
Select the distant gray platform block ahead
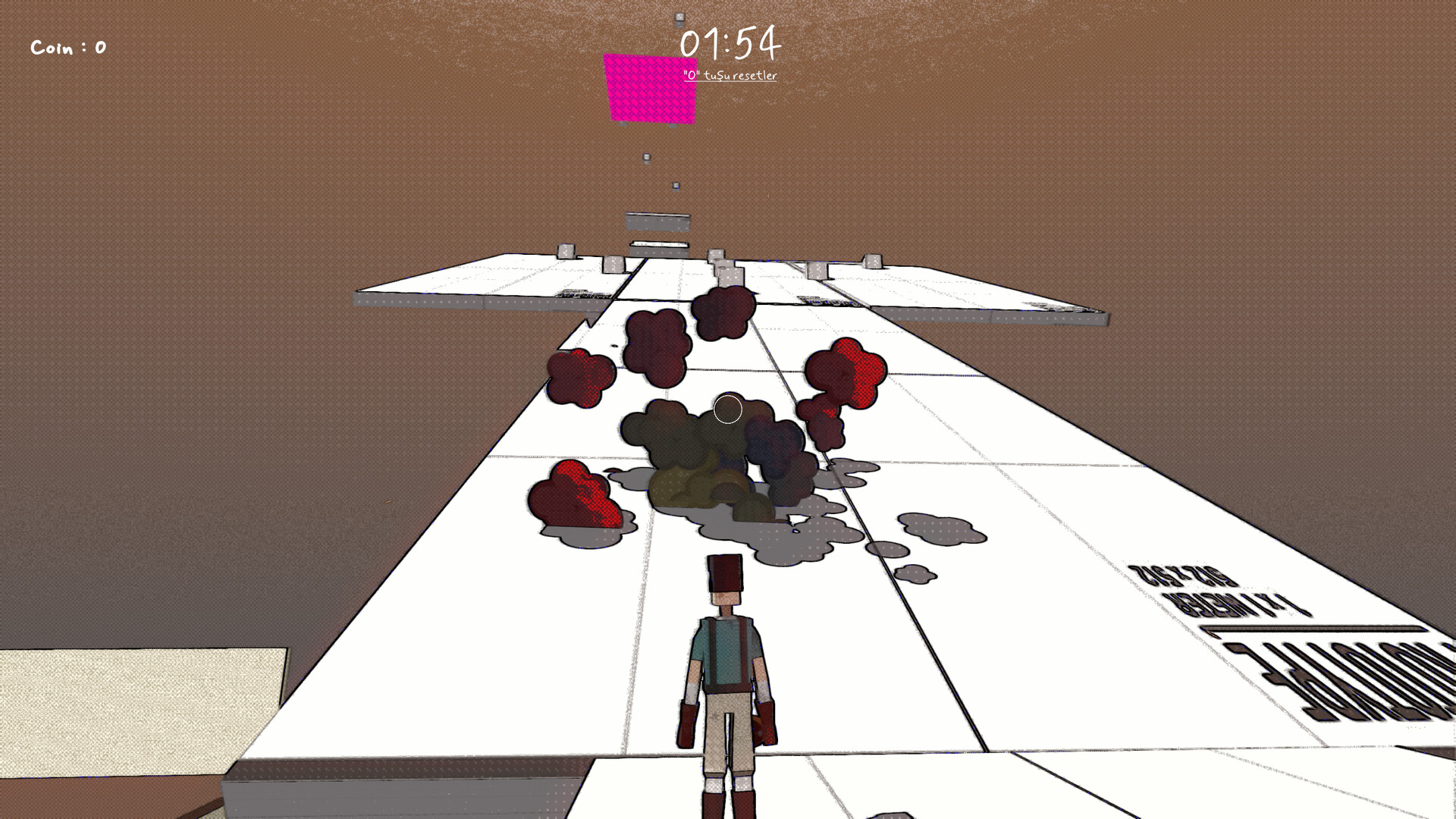(657, 221)
